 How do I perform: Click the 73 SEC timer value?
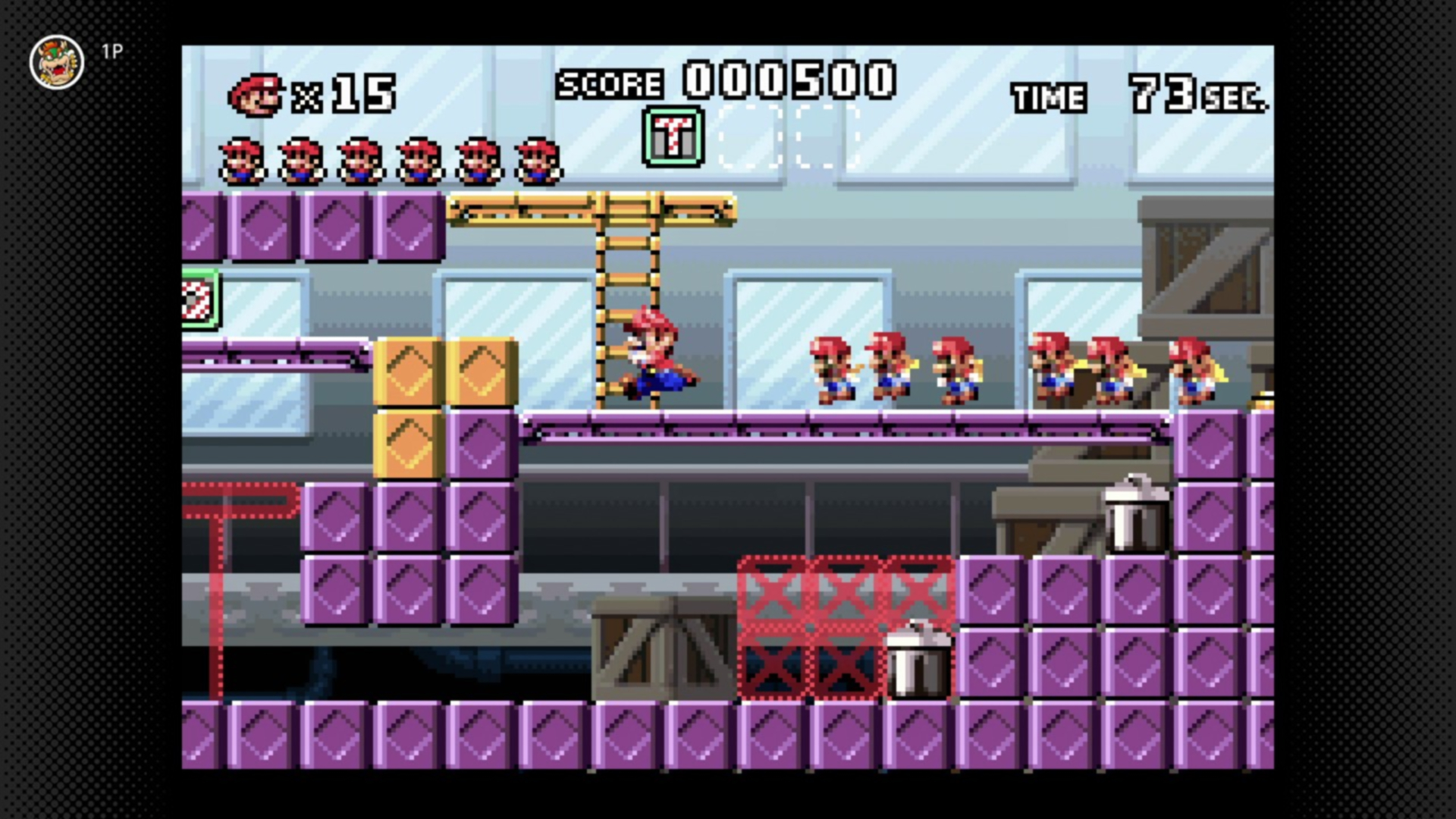[x=1179, y=95]
